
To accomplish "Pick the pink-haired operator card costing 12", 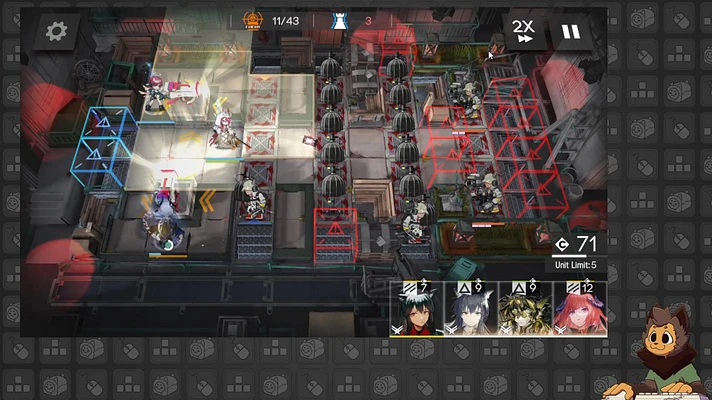I will click(579, 310).
